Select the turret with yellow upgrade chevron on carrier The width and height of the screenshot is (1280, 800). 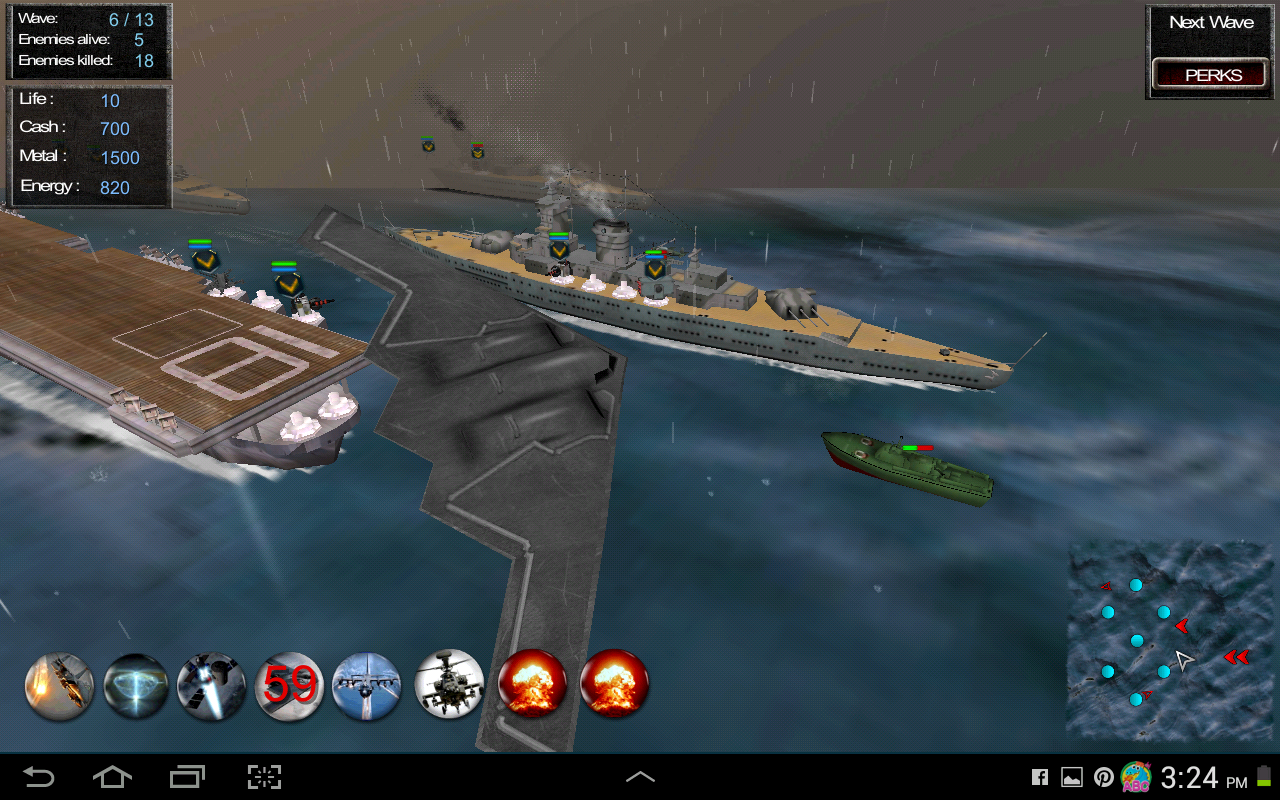206,263
